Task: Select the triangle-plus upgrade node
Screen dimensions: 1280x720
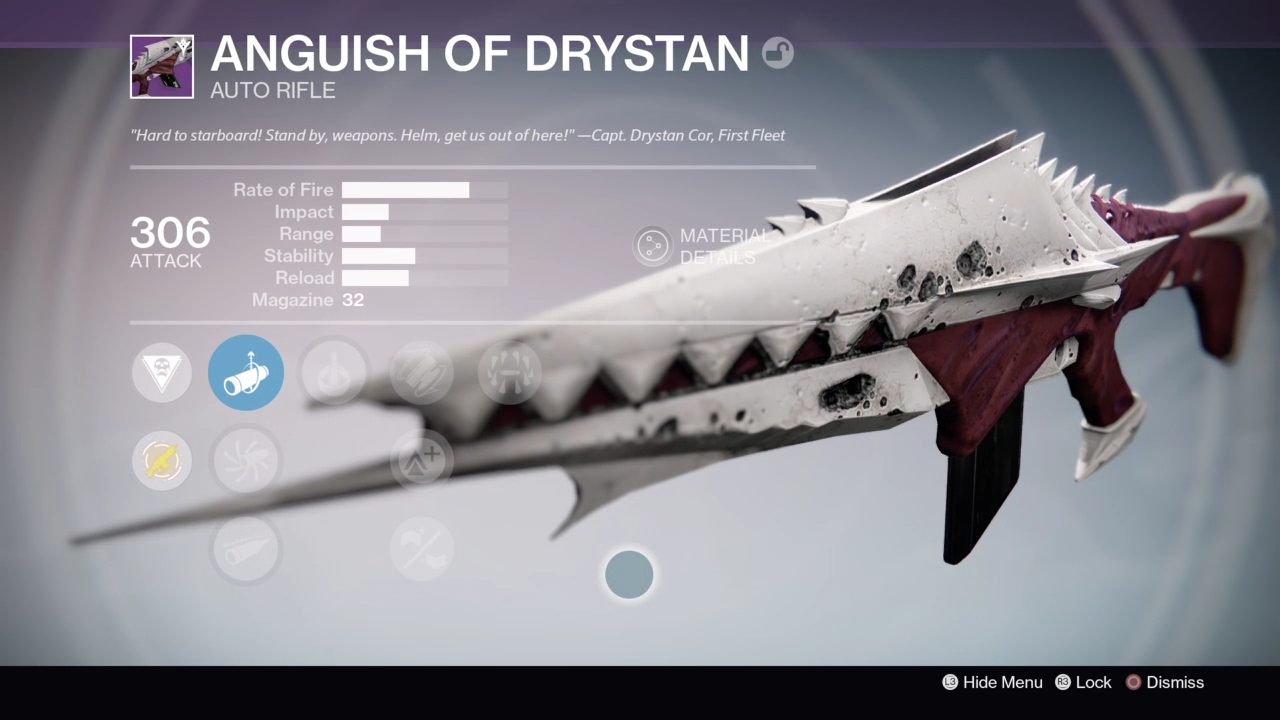Action: click(422, 461)
